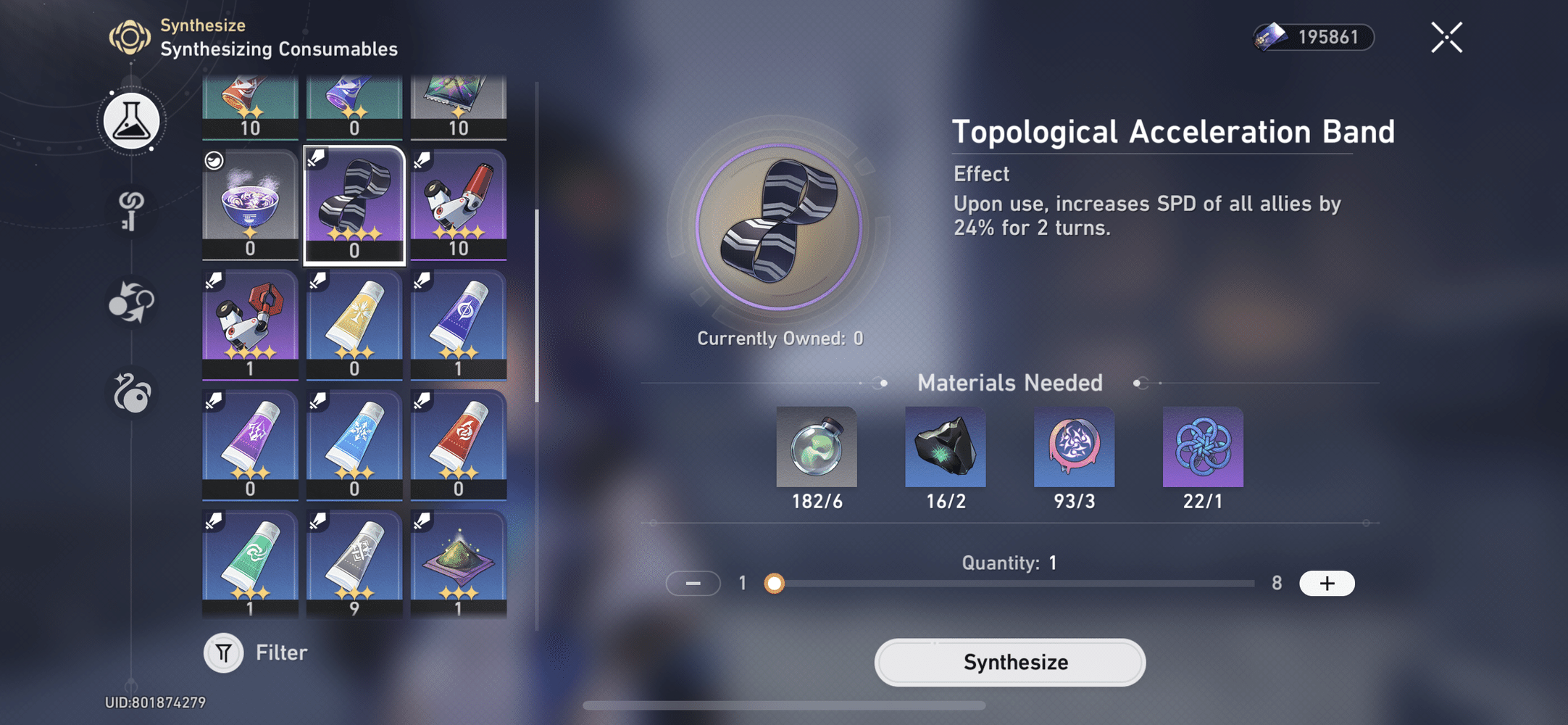
Task: Select the key-shaped synthesis category icon
Action: point(130,212)
